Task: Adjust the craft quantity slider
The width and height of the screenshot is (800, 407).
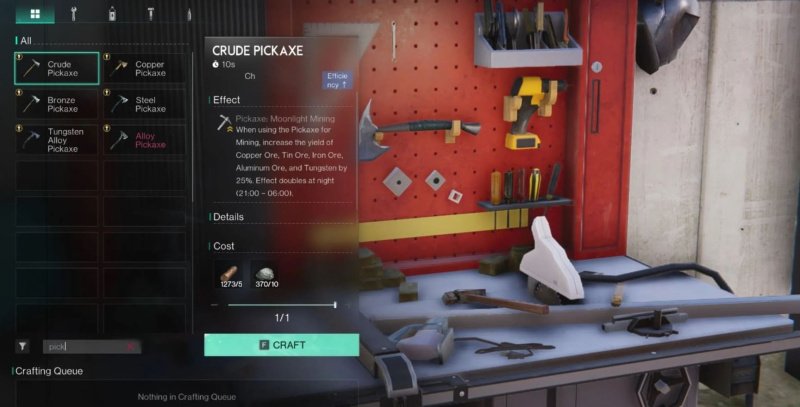Action: click(333, 304)
